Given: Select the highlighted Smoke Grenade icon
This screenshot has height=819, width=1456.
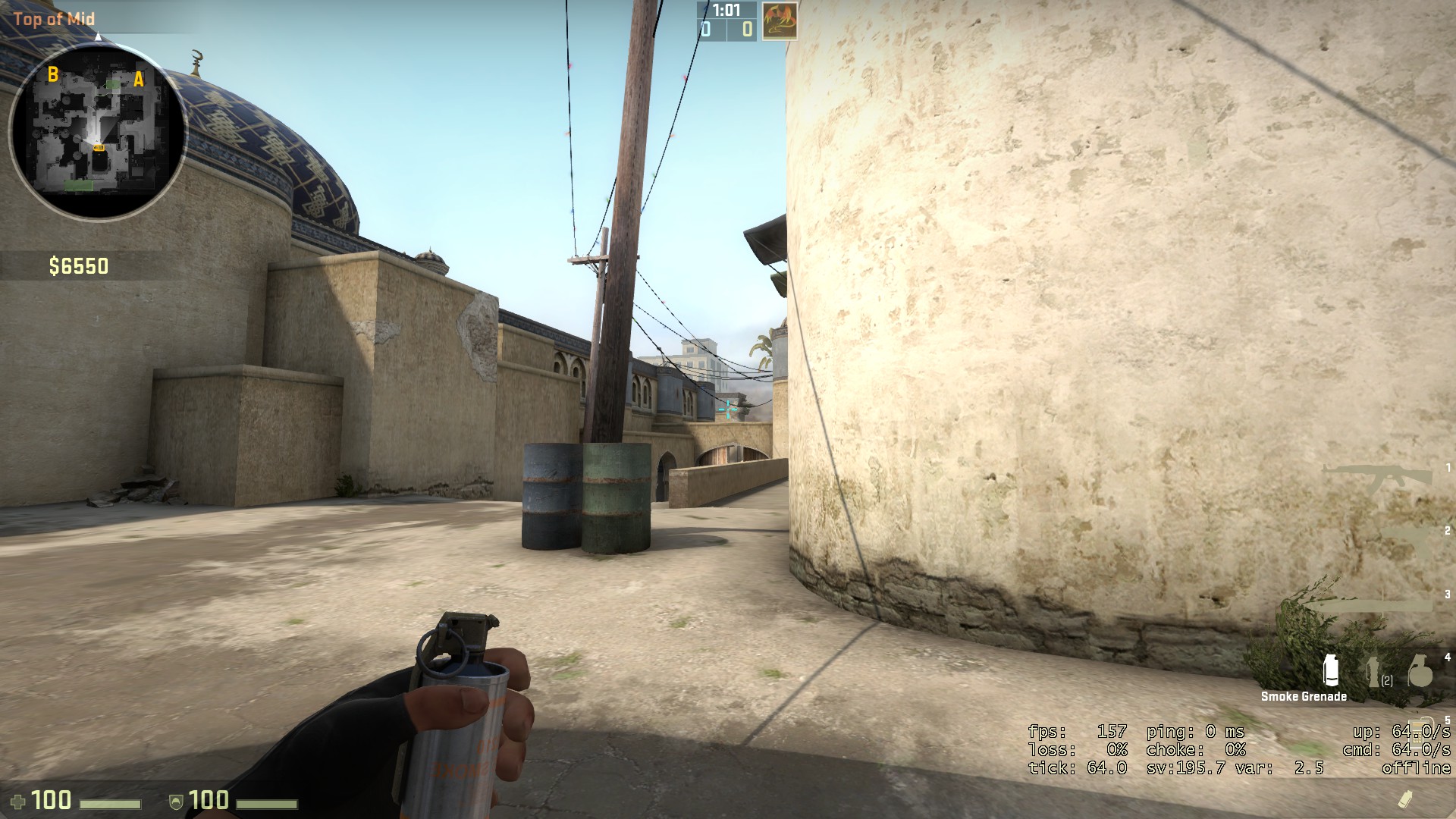Looking at the screenshot, I should click(x=1331, y=671).
